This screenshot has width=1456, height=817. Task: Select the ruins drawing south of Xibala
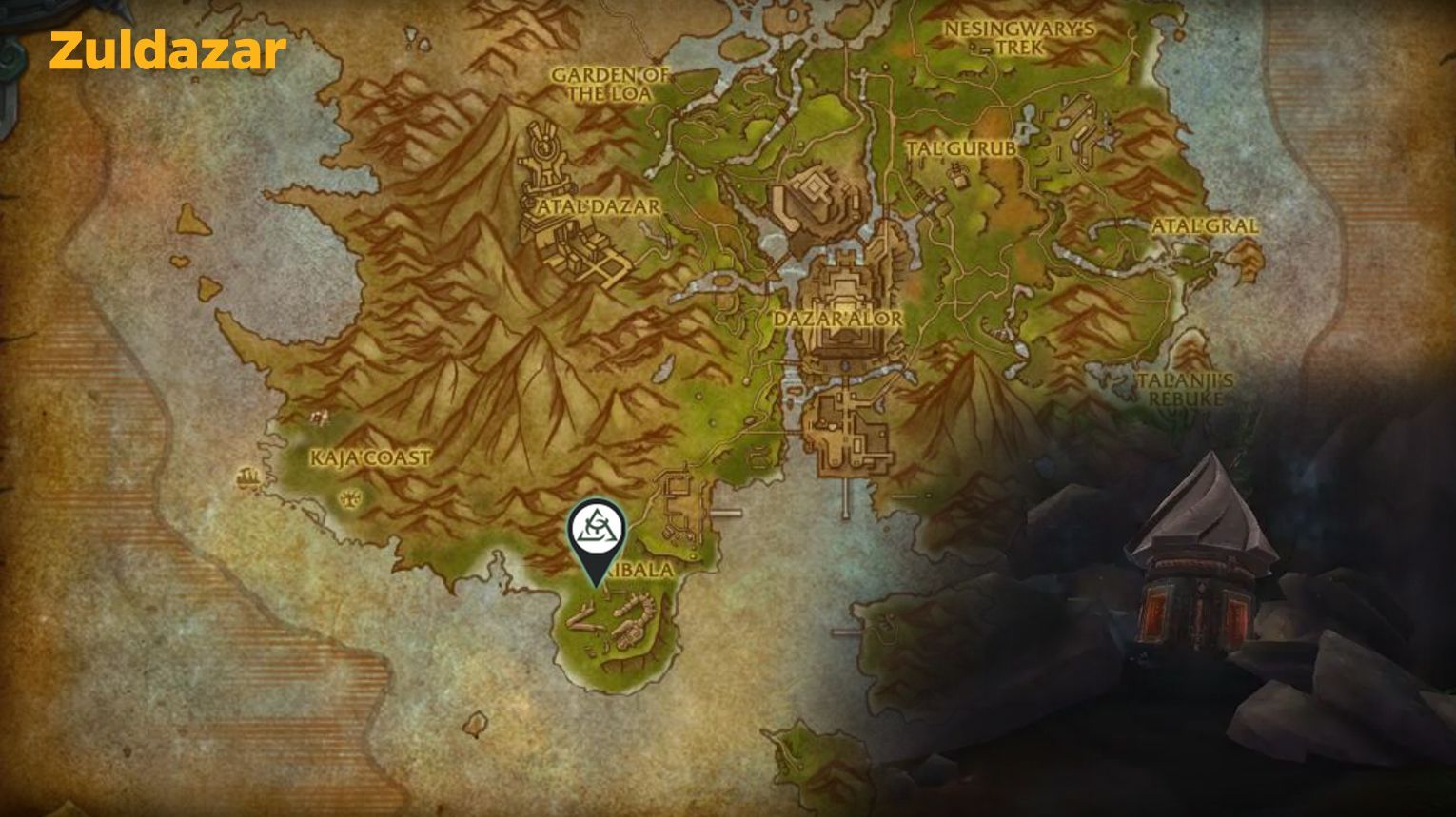pos(619,623)
